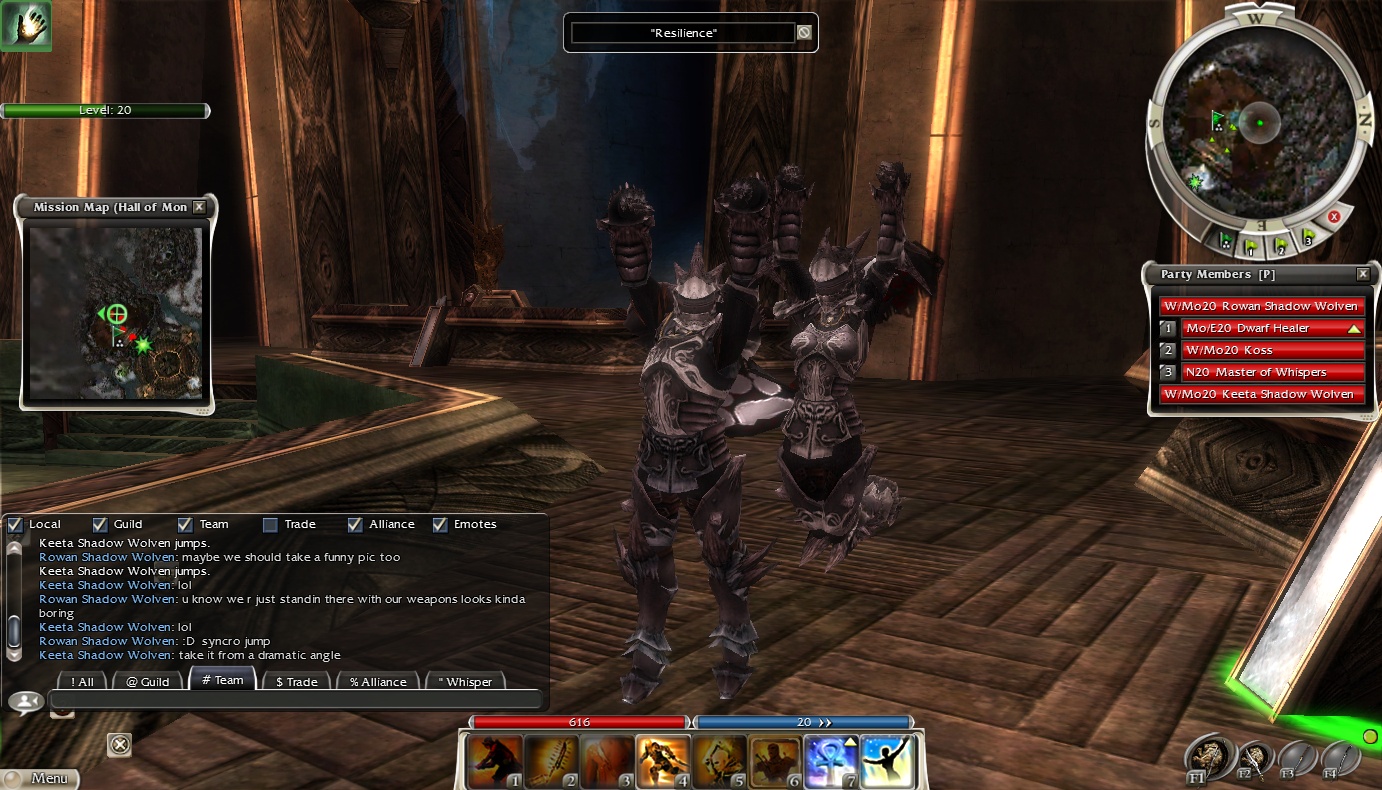Open the Mission Map minimap view
Viewport: 1382px width, 790px height.
pos(115,312)
